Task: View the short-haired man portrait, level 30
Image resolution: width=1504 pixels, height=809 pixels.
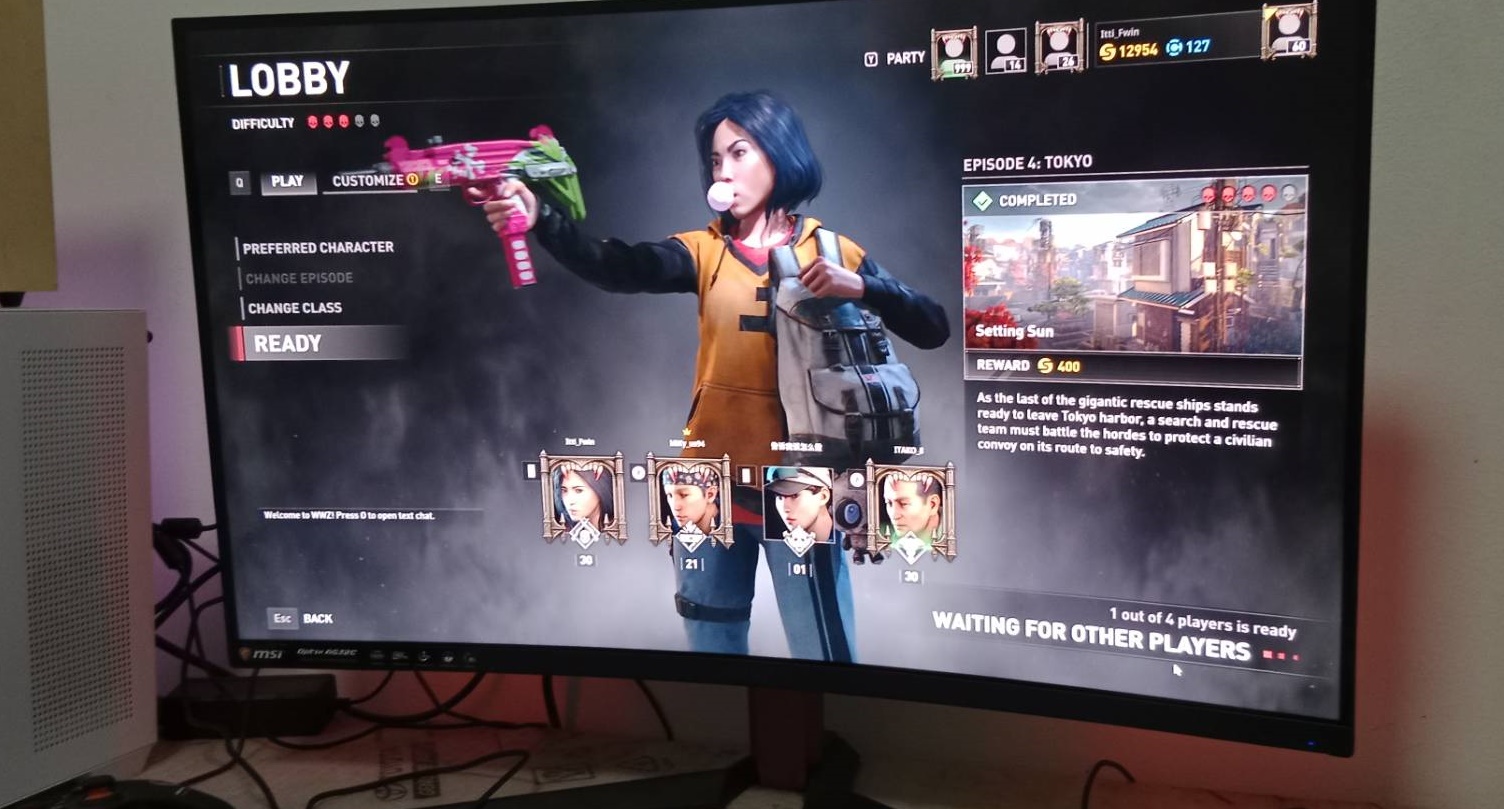Action: coord(910,507)
